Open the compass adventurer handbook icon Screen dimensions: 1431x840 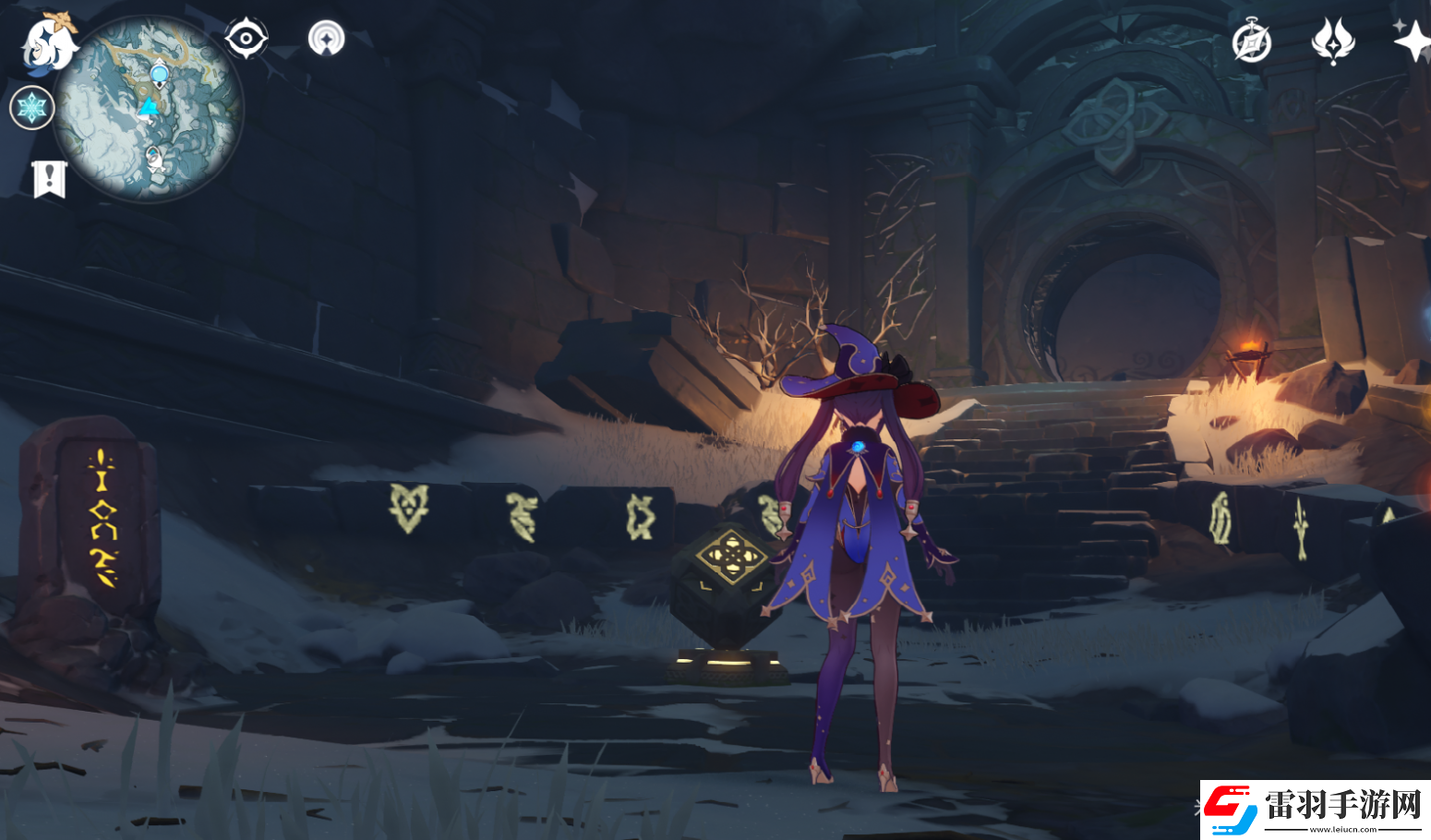[1252, 42]
